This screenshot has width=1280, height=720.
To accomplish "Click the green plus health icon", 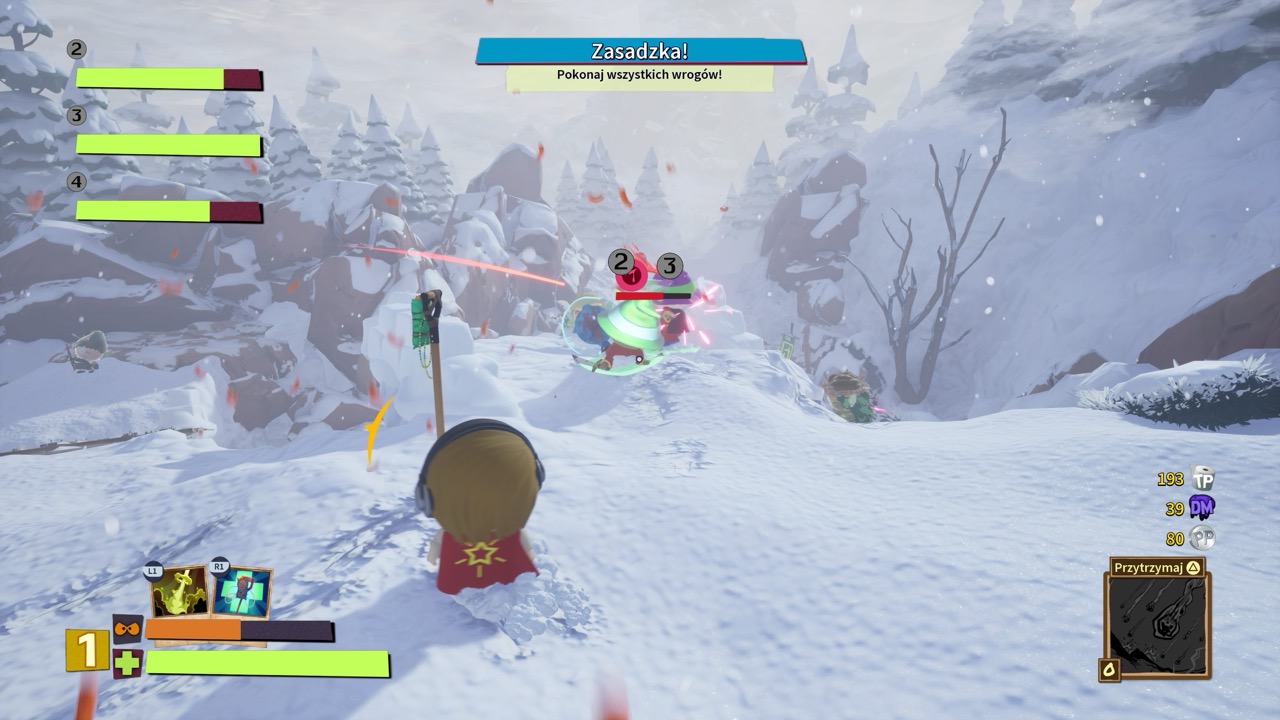I will point(128,663).
